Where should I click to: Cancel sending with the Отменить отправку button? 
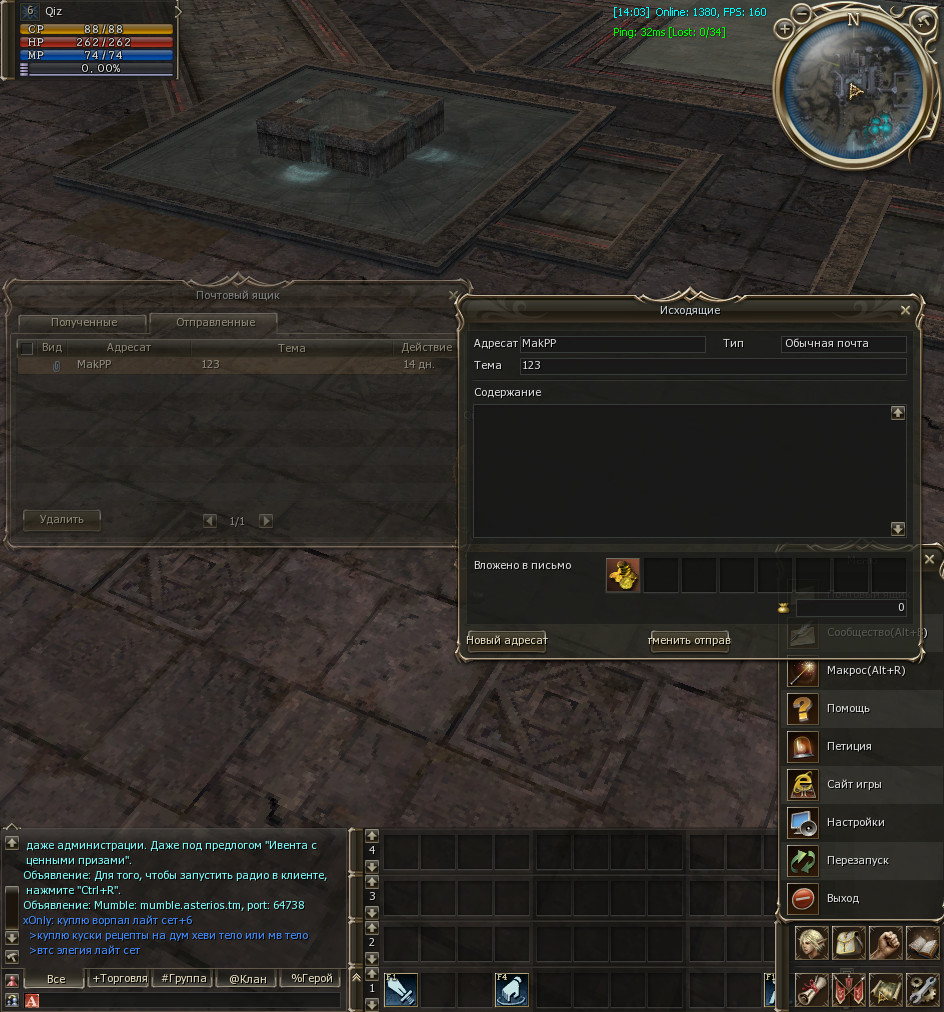690,640
